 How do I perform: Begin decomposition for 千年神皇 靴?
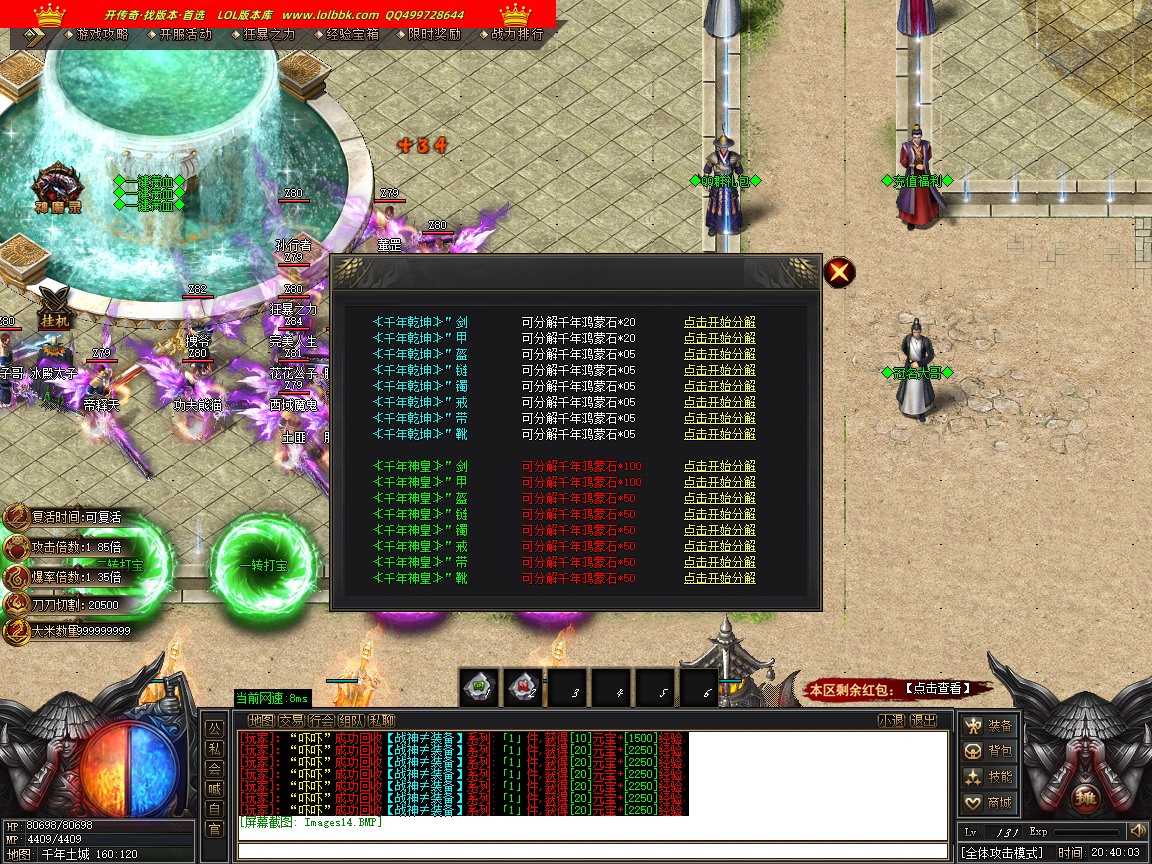tap(719, 579)
